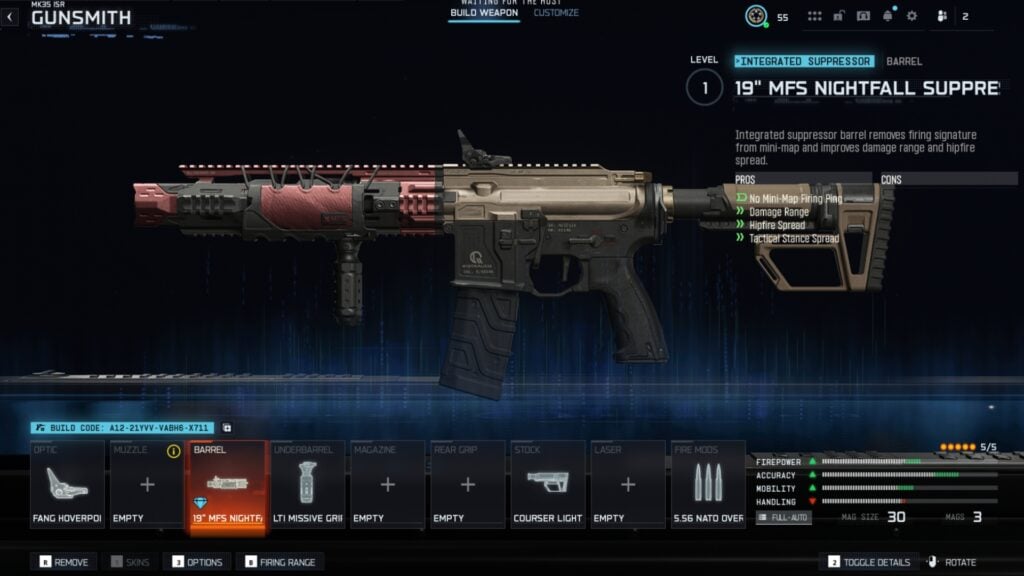The image size is (1024, 576).
Task: Go back using the top-left arrow
Action: pyautogui.click(x=11, y=17)
